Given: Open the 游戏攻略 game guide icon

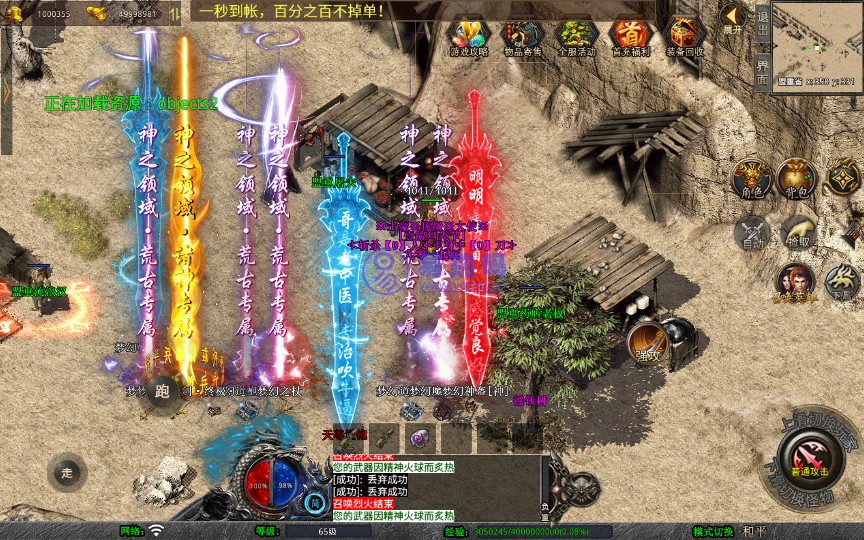Looking at the screenshot, I should click(468, 38).
